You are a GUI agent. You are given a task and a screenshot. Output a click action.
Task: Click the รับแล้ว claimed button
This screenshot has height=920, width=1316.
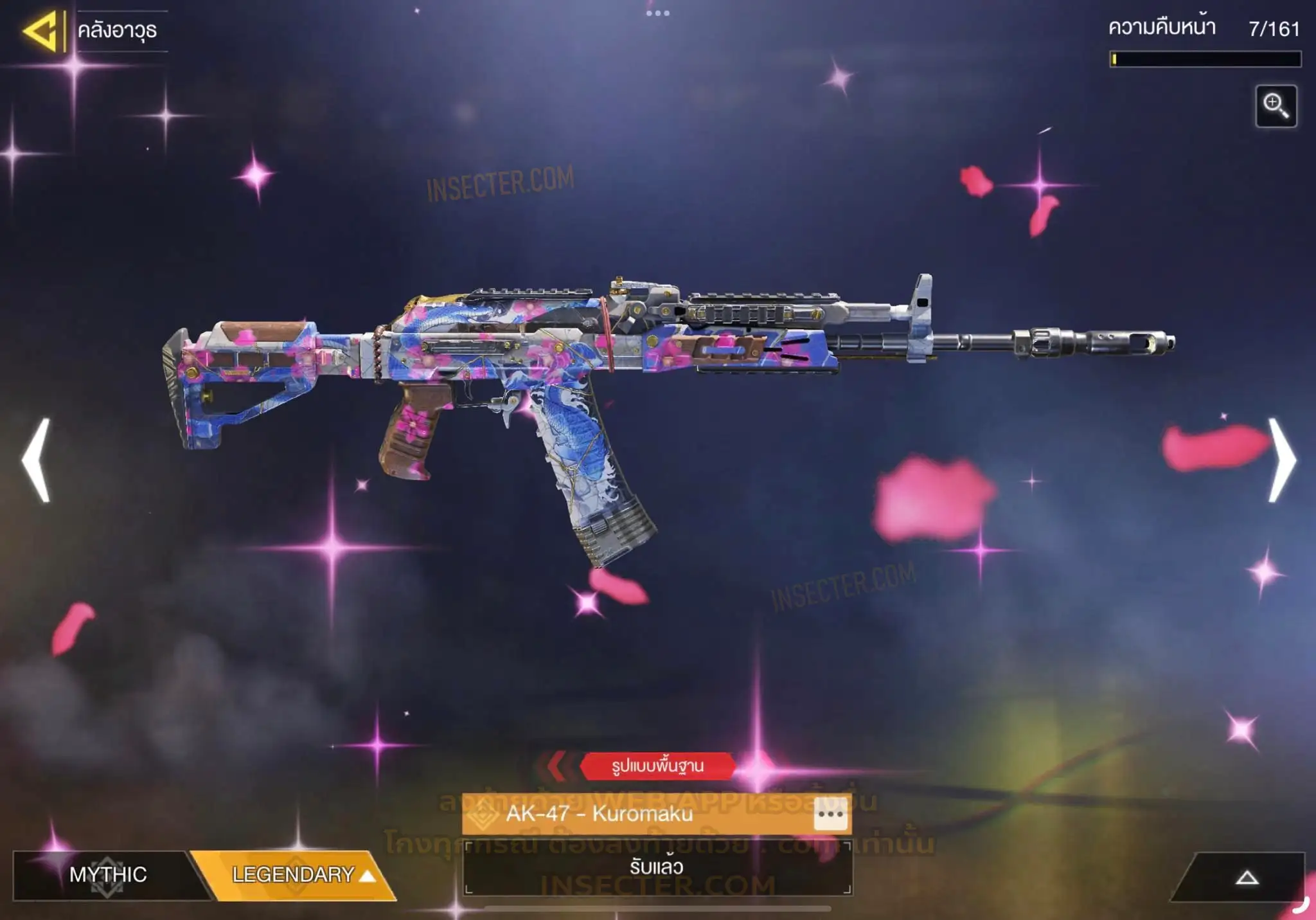(x=657, y=867)
